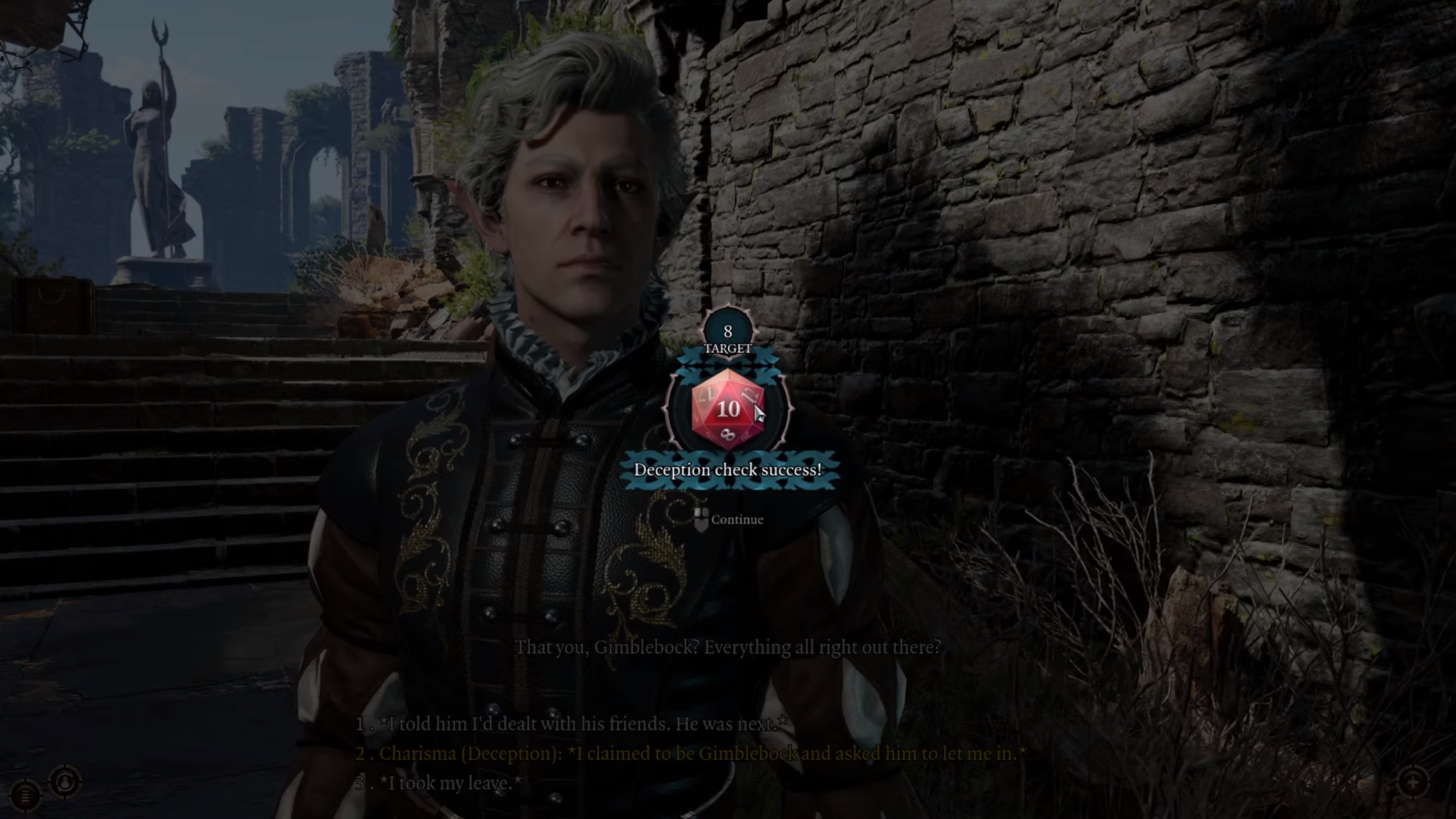Click the red d20 showing 10
The image size is (1456, 819).
coord(727,409)
